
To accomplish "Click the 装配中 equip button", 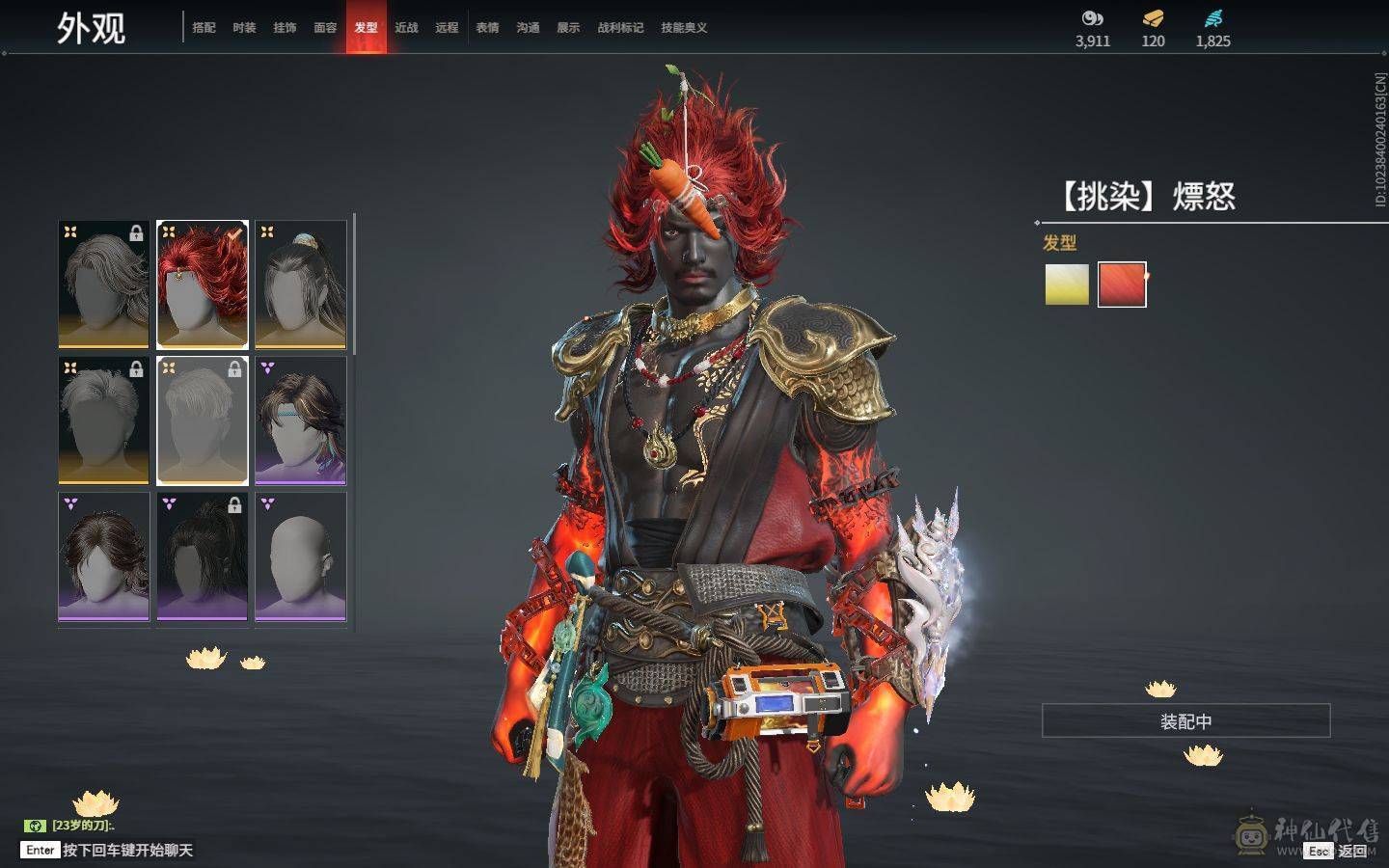I will point(1185,721).
